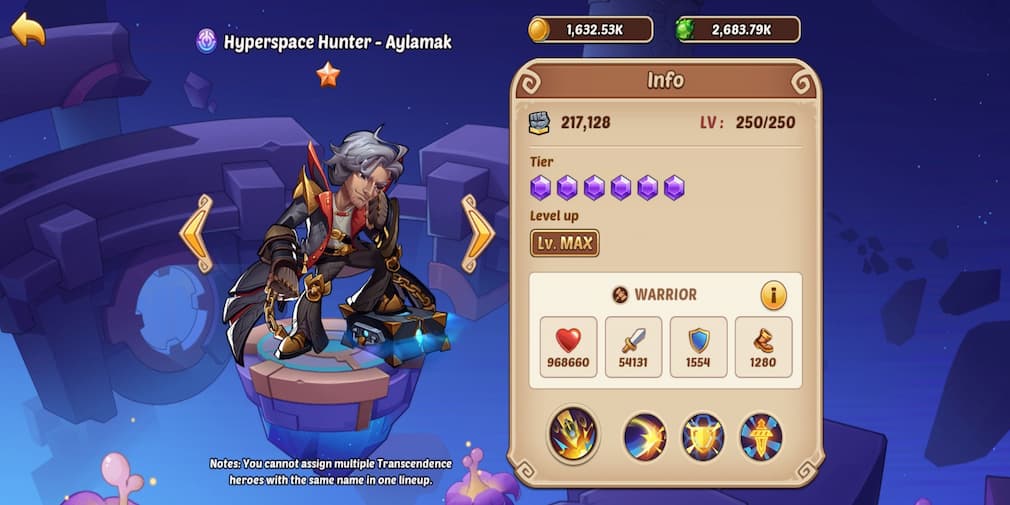Click the Lv. MAX level up button
The height and width of the screenshot is (505, 1010).
(564, 242)
